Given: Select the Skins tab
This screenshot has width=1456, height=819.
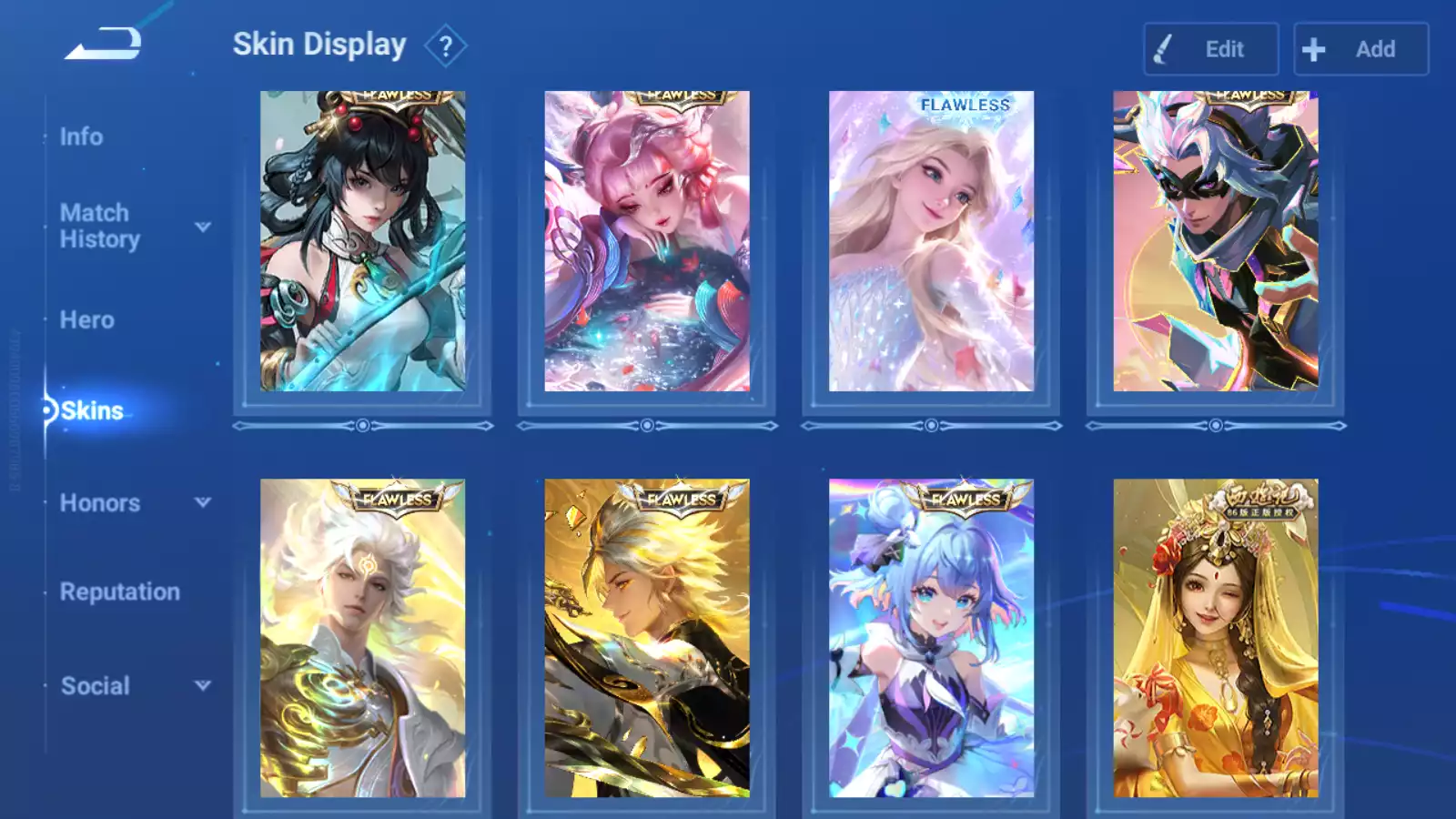Looking at the screenshot, I should pos(91,410).
